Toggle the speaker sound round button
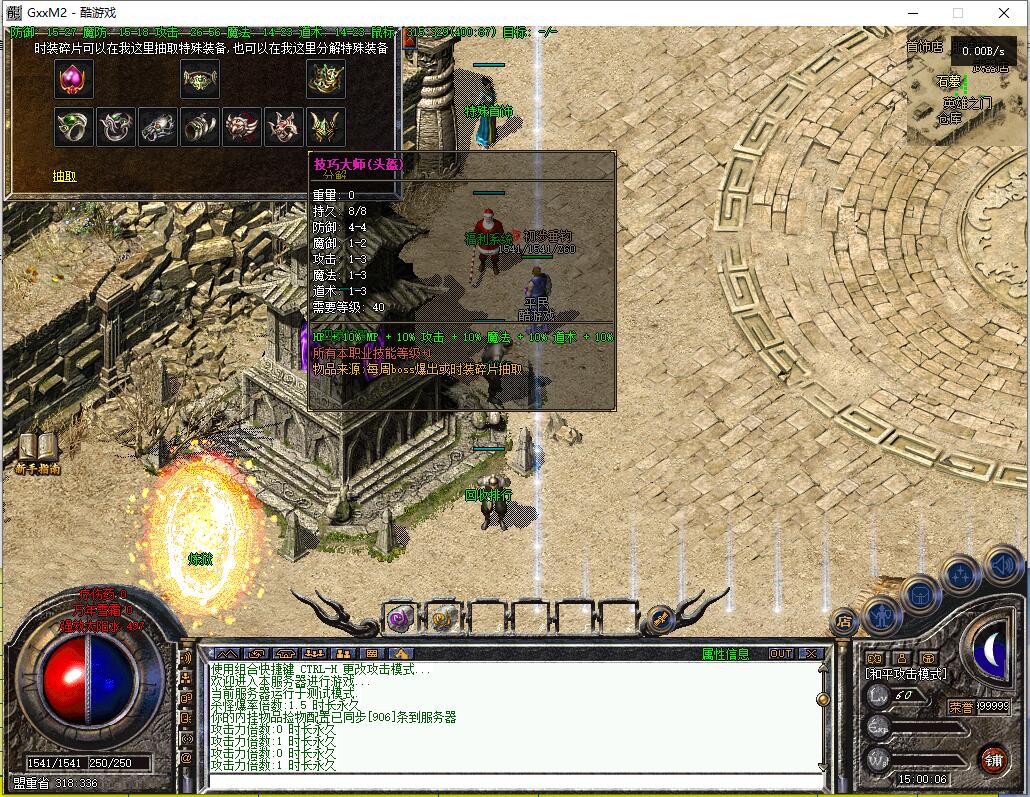The image size is (1030, 797). click(x=1001, y=565)
